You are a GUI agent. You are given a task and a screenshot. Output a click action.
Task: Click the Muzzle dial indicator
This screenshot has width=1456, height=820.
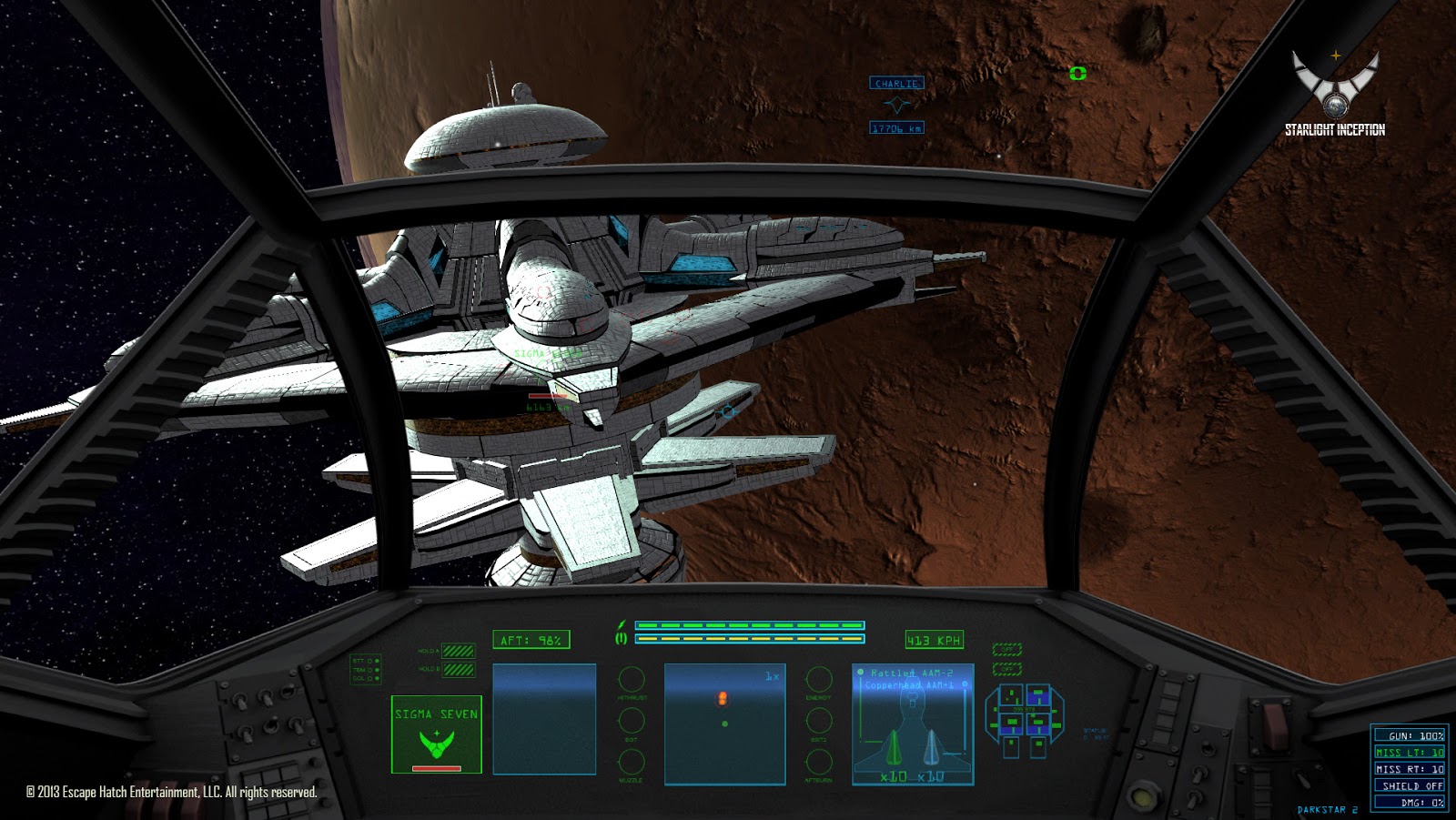631,762
